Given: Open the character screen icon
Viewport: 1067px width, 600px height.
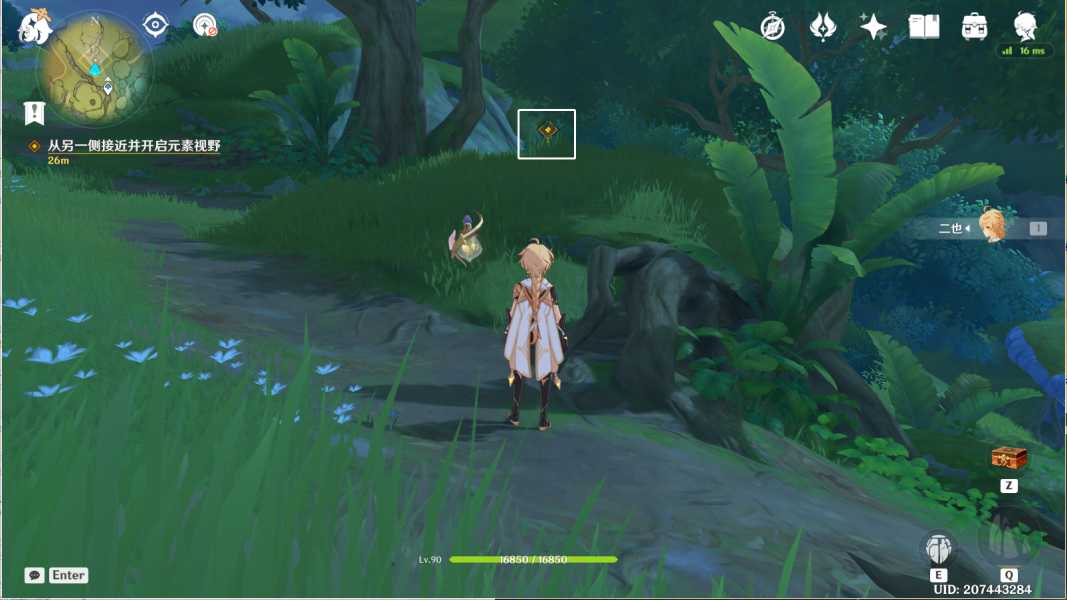Looking at the screenshot, I should pyautogui.click(x=1025, y=27).
